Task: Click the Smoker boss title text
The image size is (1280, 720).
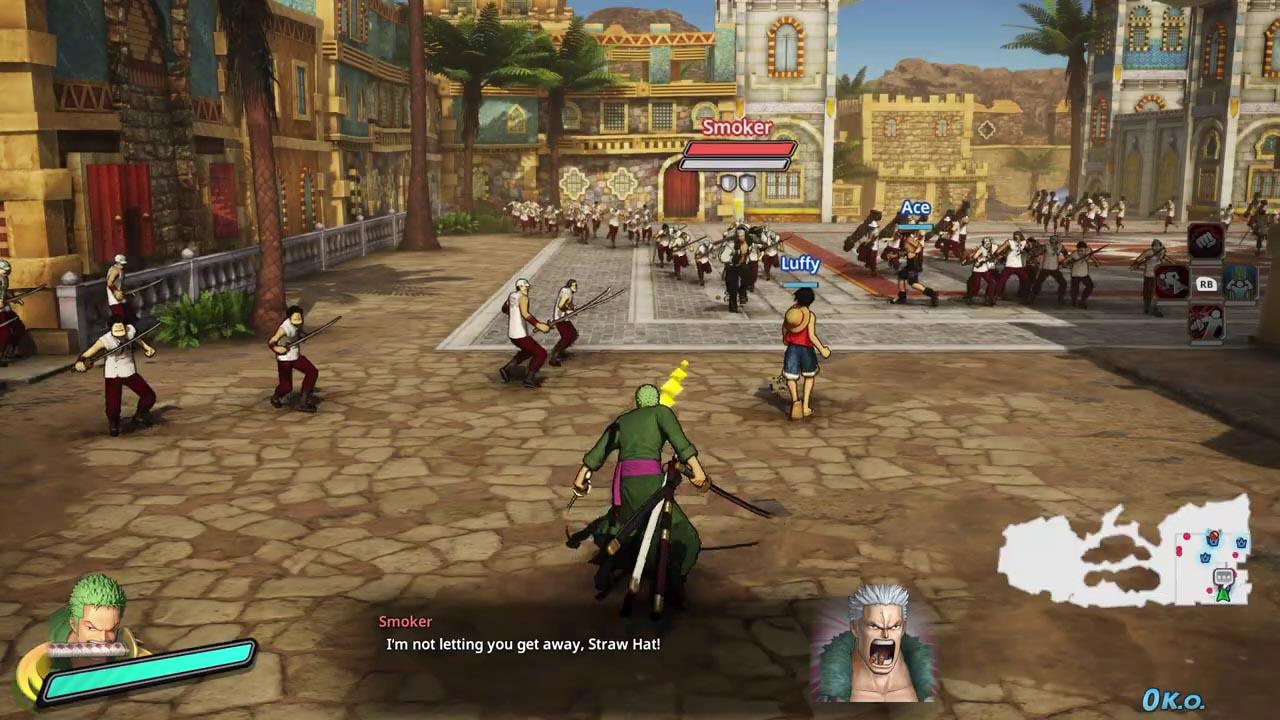Action: [737, 127]
